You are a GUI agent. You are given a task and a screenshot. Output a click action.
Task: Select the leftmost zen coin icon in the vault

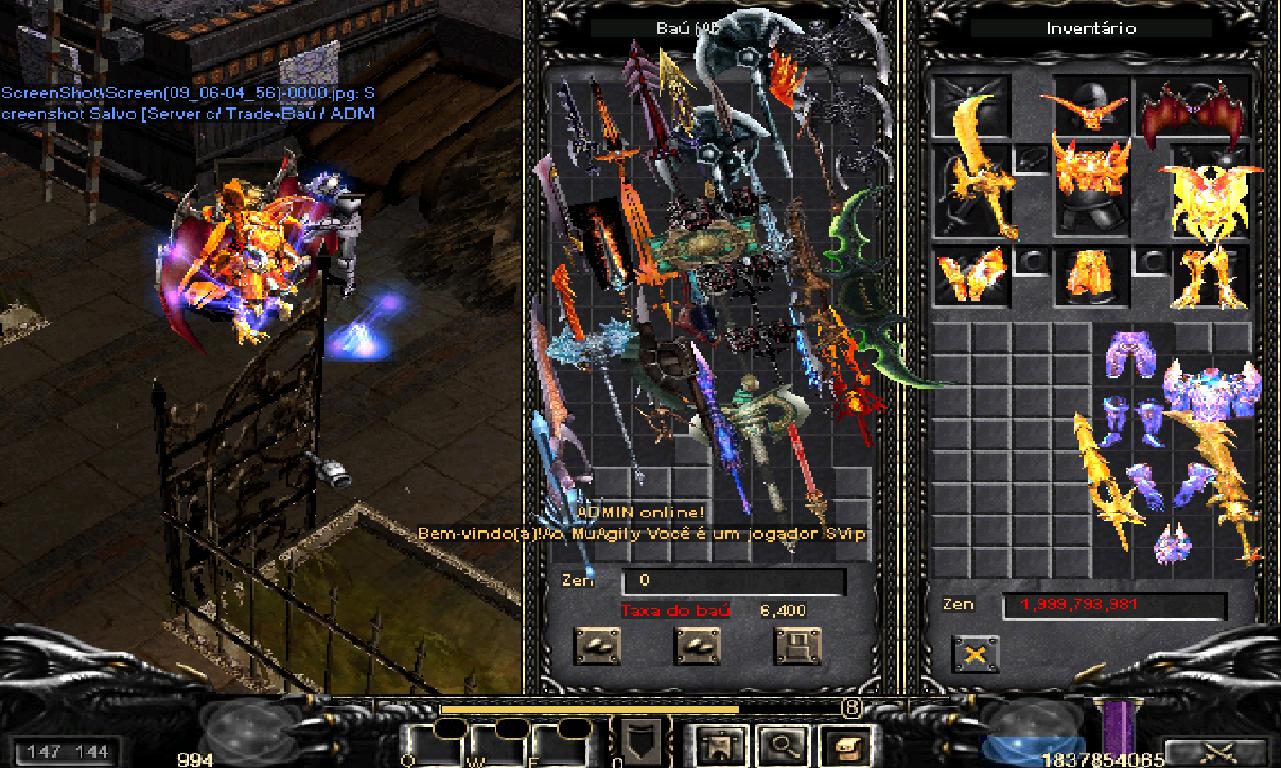598,645
